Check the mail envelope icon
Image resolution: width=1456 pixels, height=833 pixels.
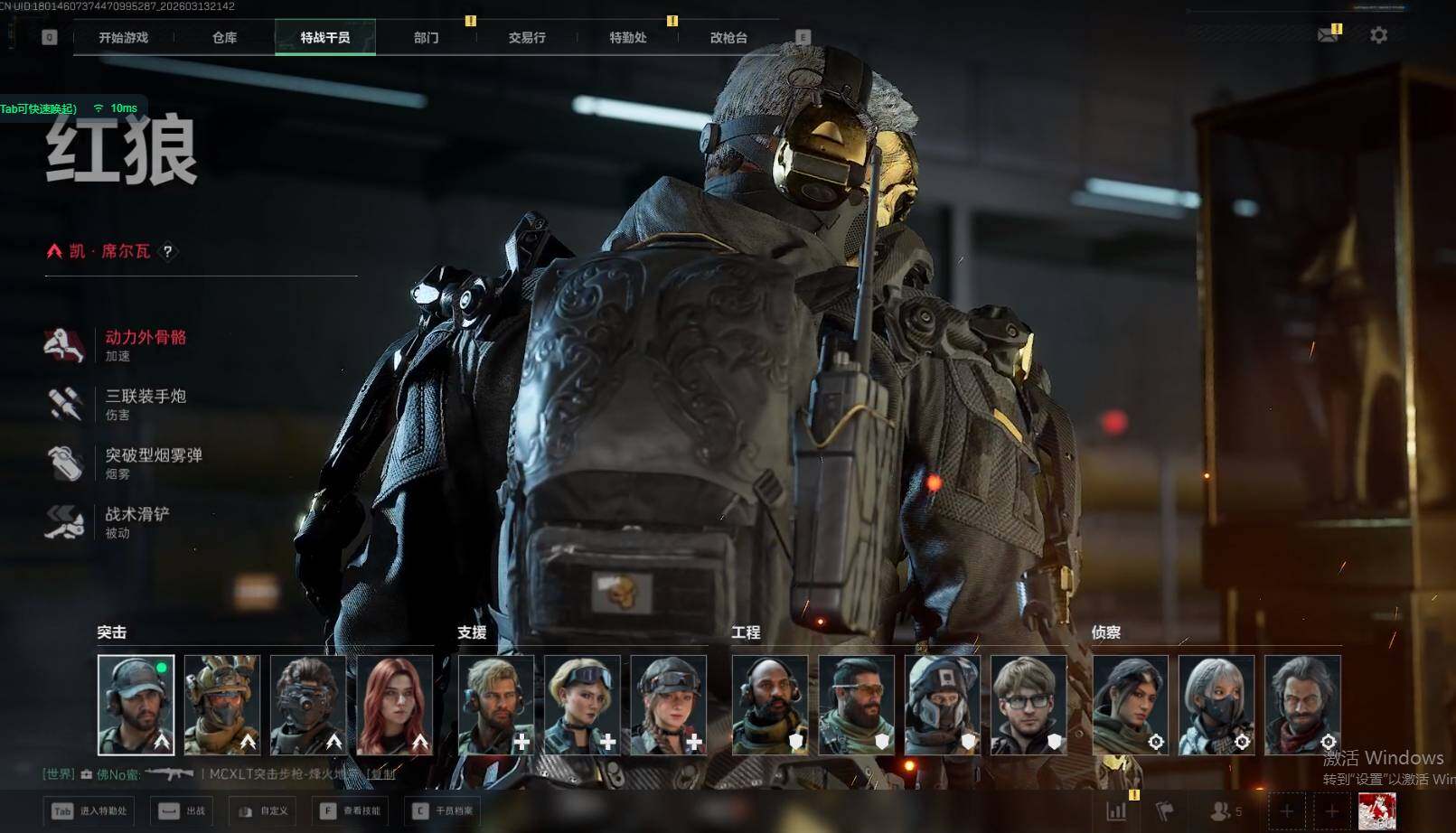point(1328,35)
